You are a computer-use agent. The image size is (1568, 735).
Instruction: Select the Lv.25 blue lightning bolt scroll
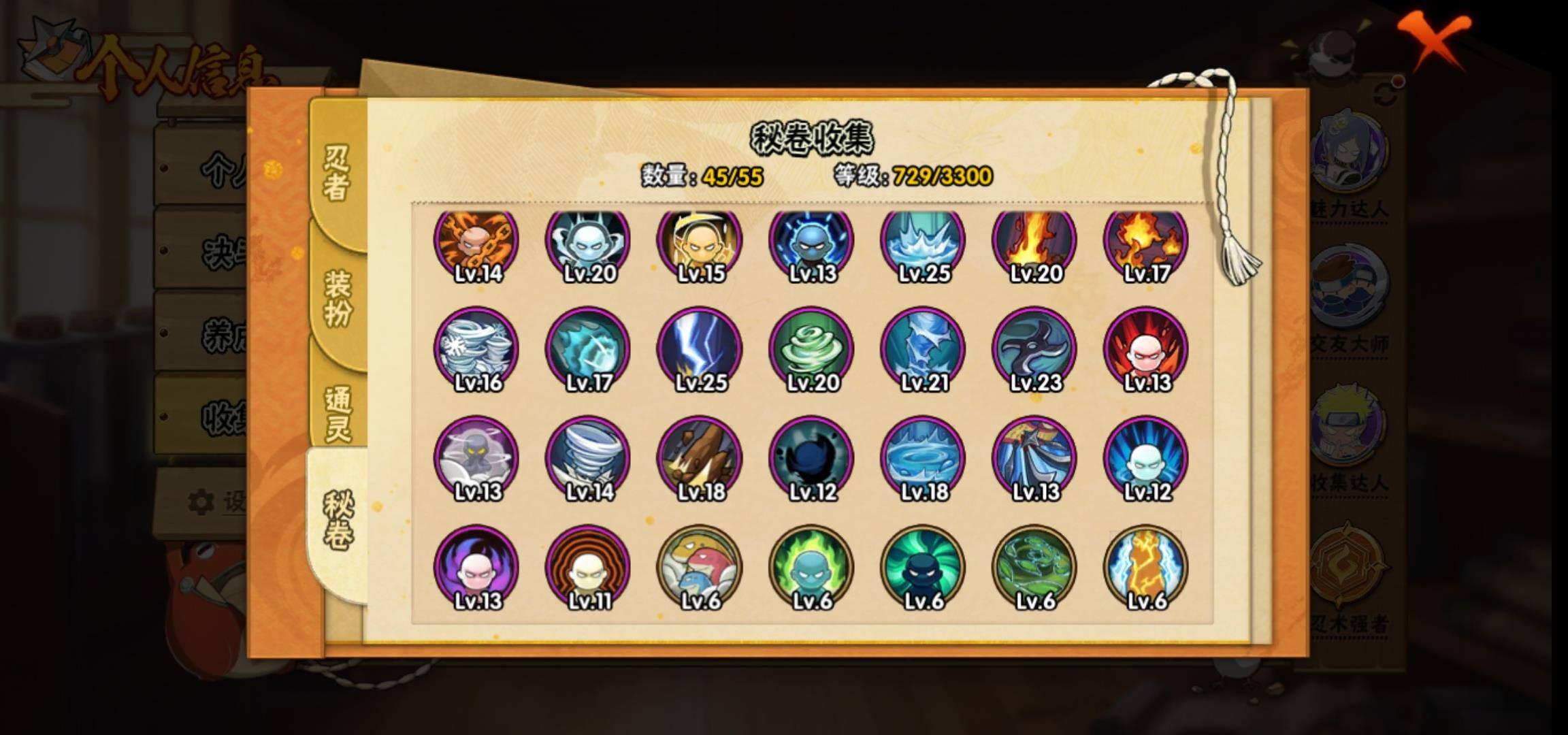point(700,349)
